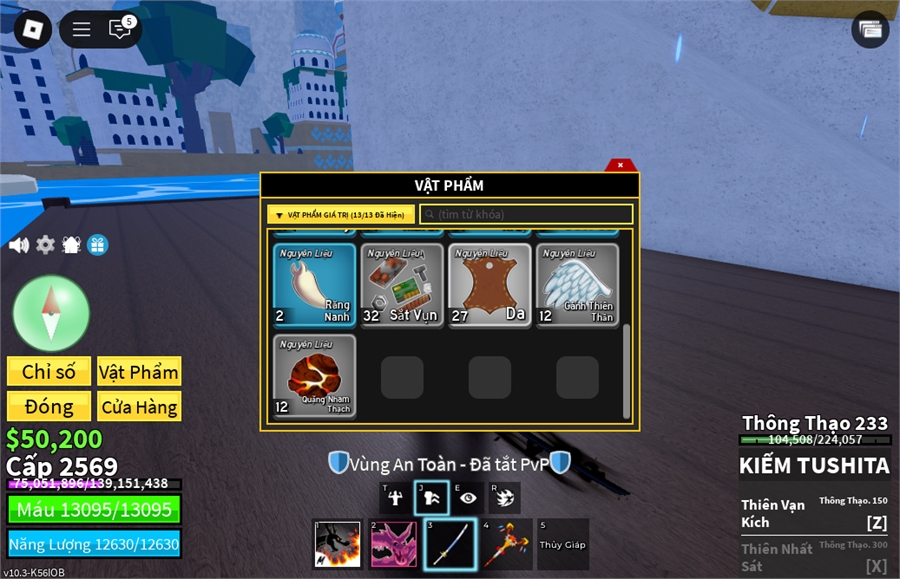Close the Vật Phẩm inventory window

pos(620,165)
